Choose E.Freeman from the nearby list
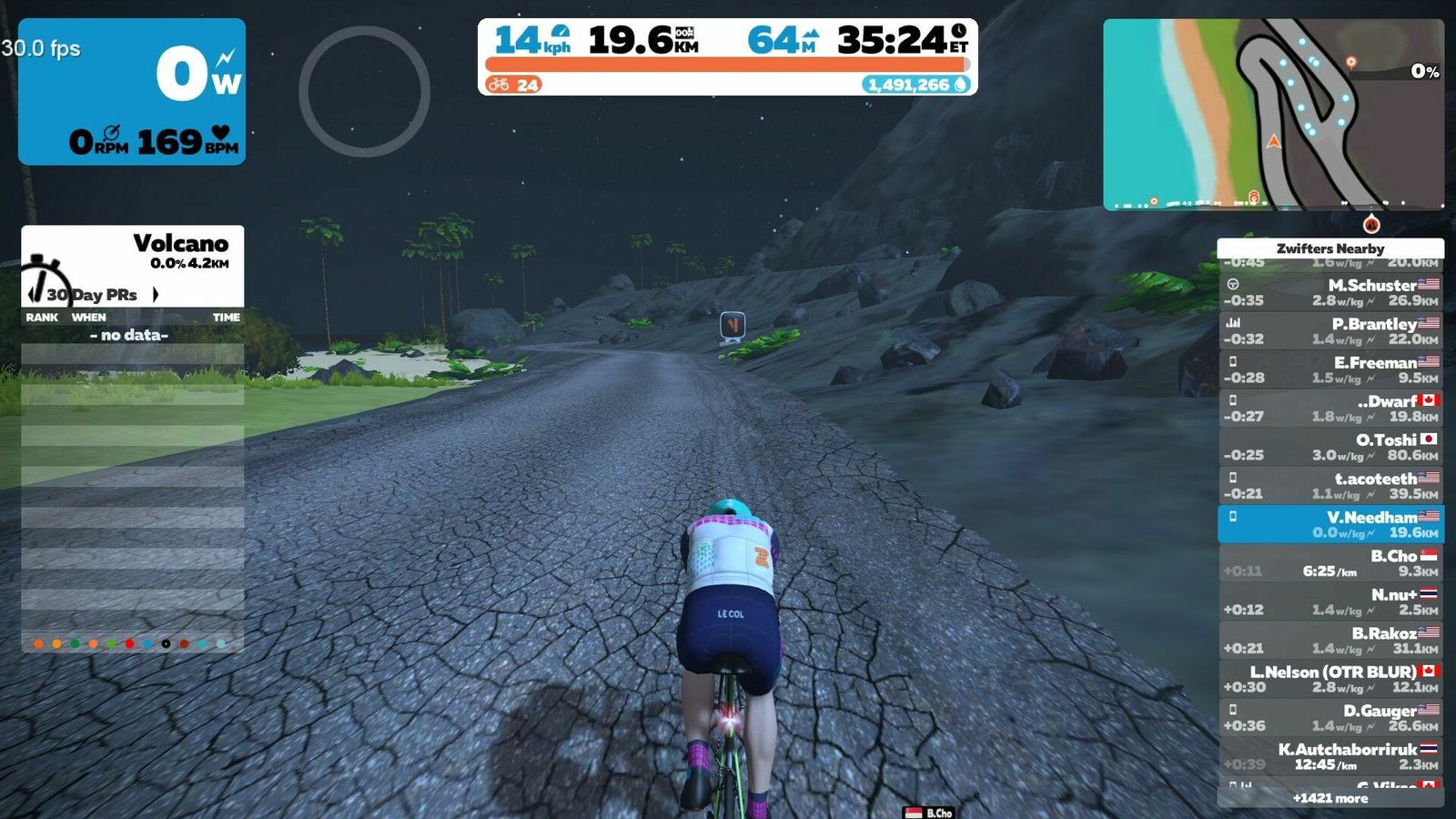 1330,369
